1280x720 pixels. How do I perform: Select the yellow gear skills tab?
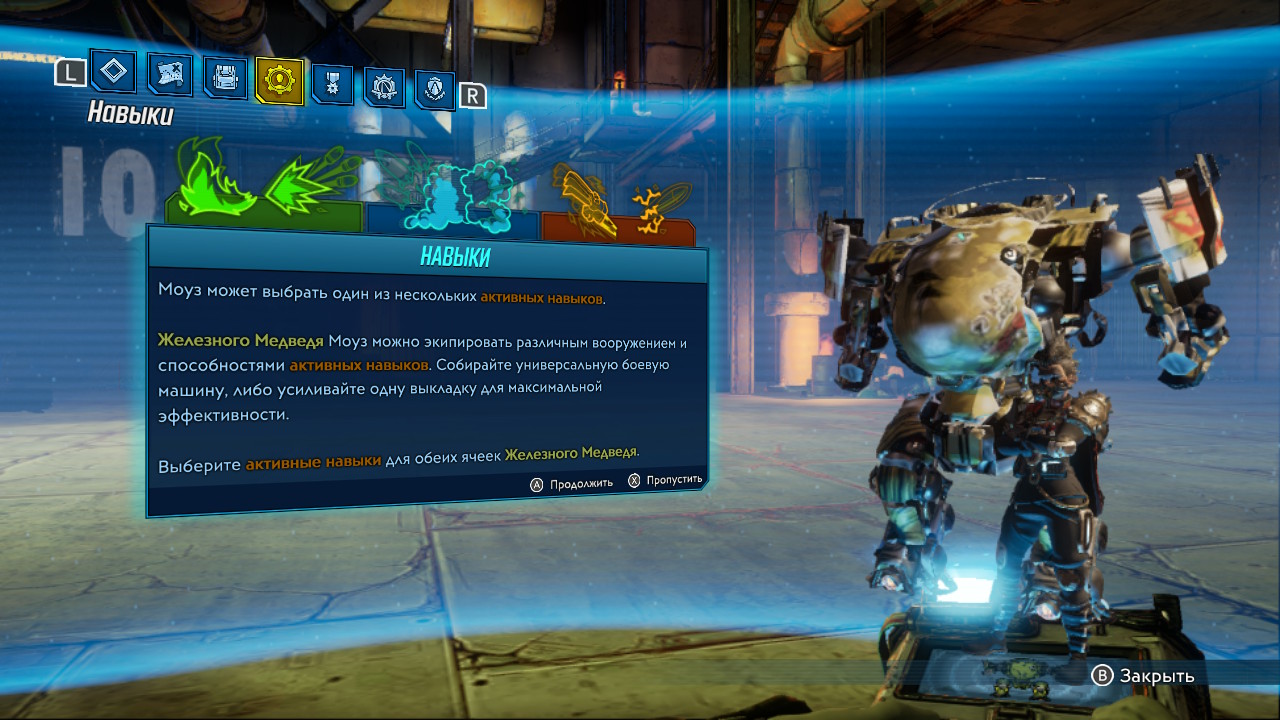pyautogui.click(x=279, y=81)
